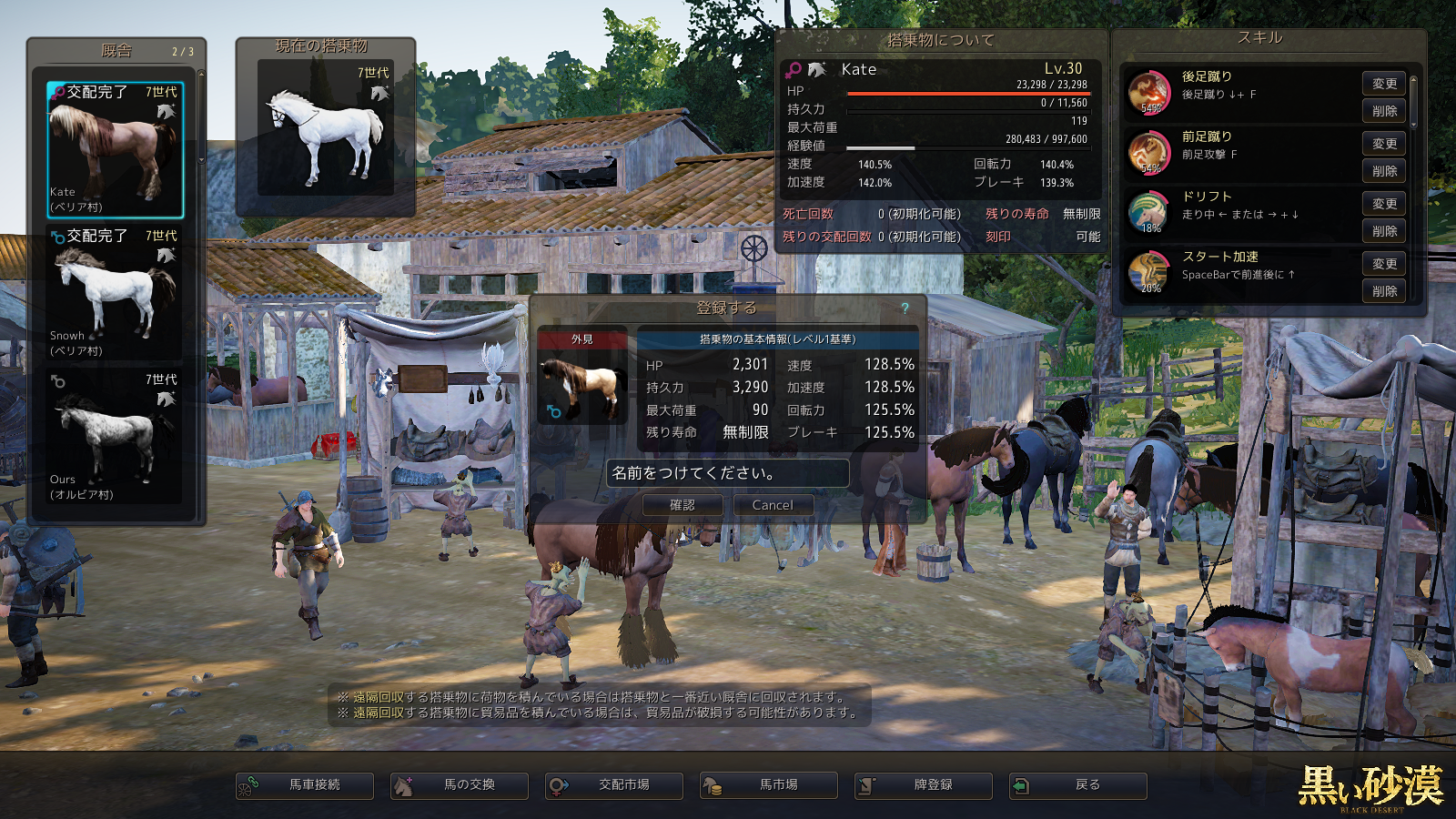Select the horse Snowh in the stable
Image resolution: width=1456 pixels, height=819 pixels.
click(115, 293)
